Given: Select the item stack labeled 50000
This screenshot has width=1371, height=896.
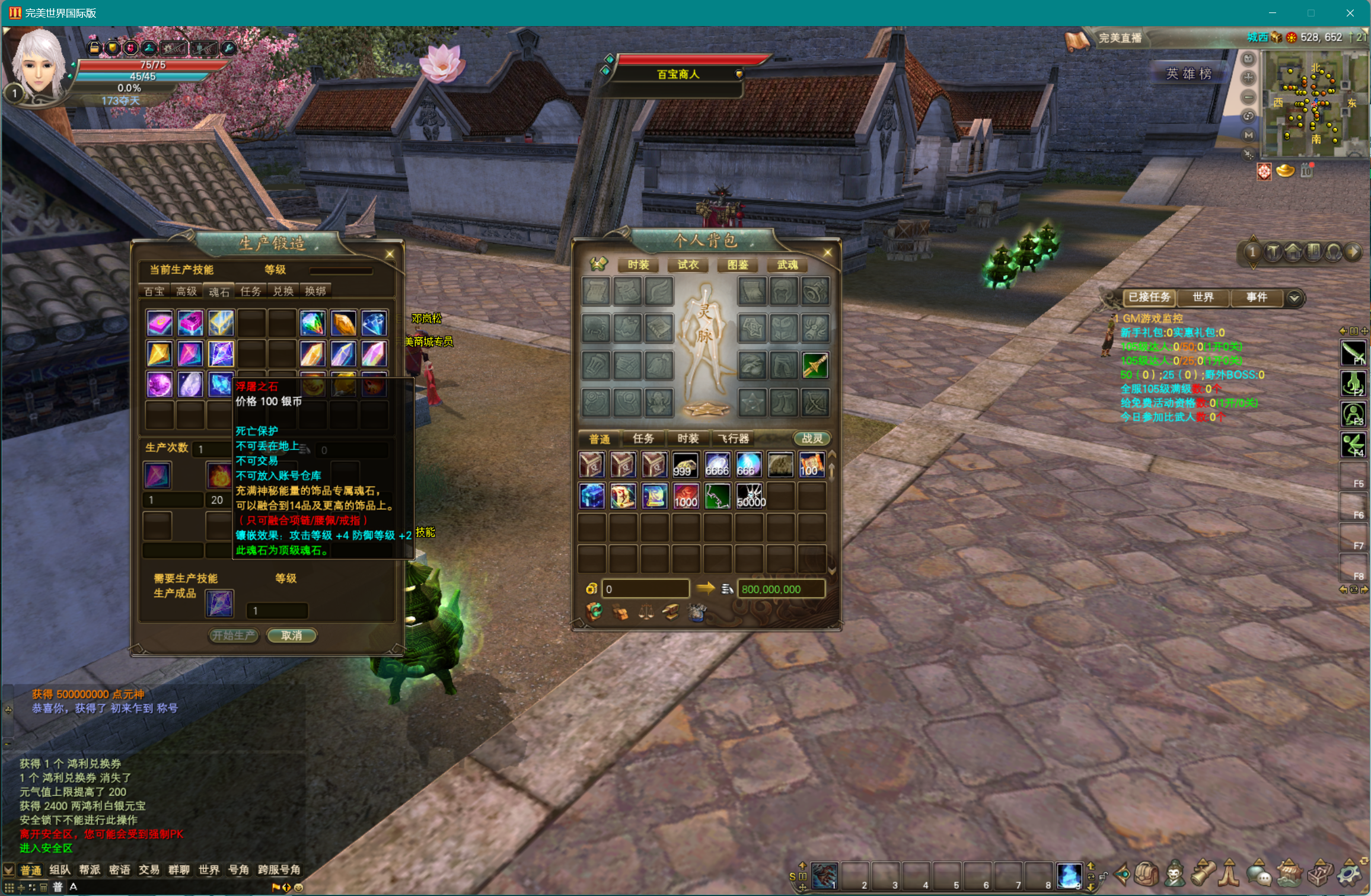Looking at the screenshot, I should (750, 496).
